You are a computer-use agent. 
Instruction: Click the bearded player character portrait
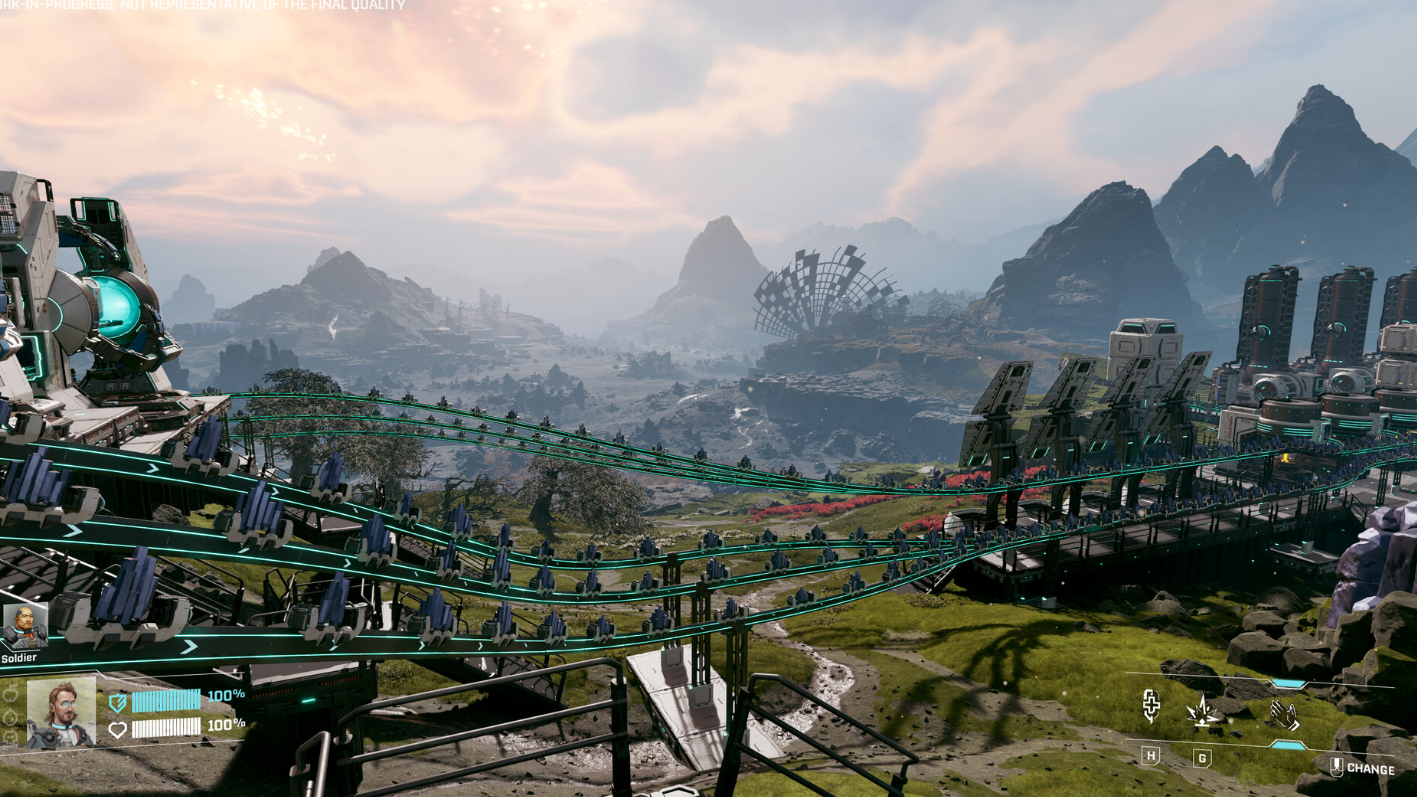click(61, 713)
